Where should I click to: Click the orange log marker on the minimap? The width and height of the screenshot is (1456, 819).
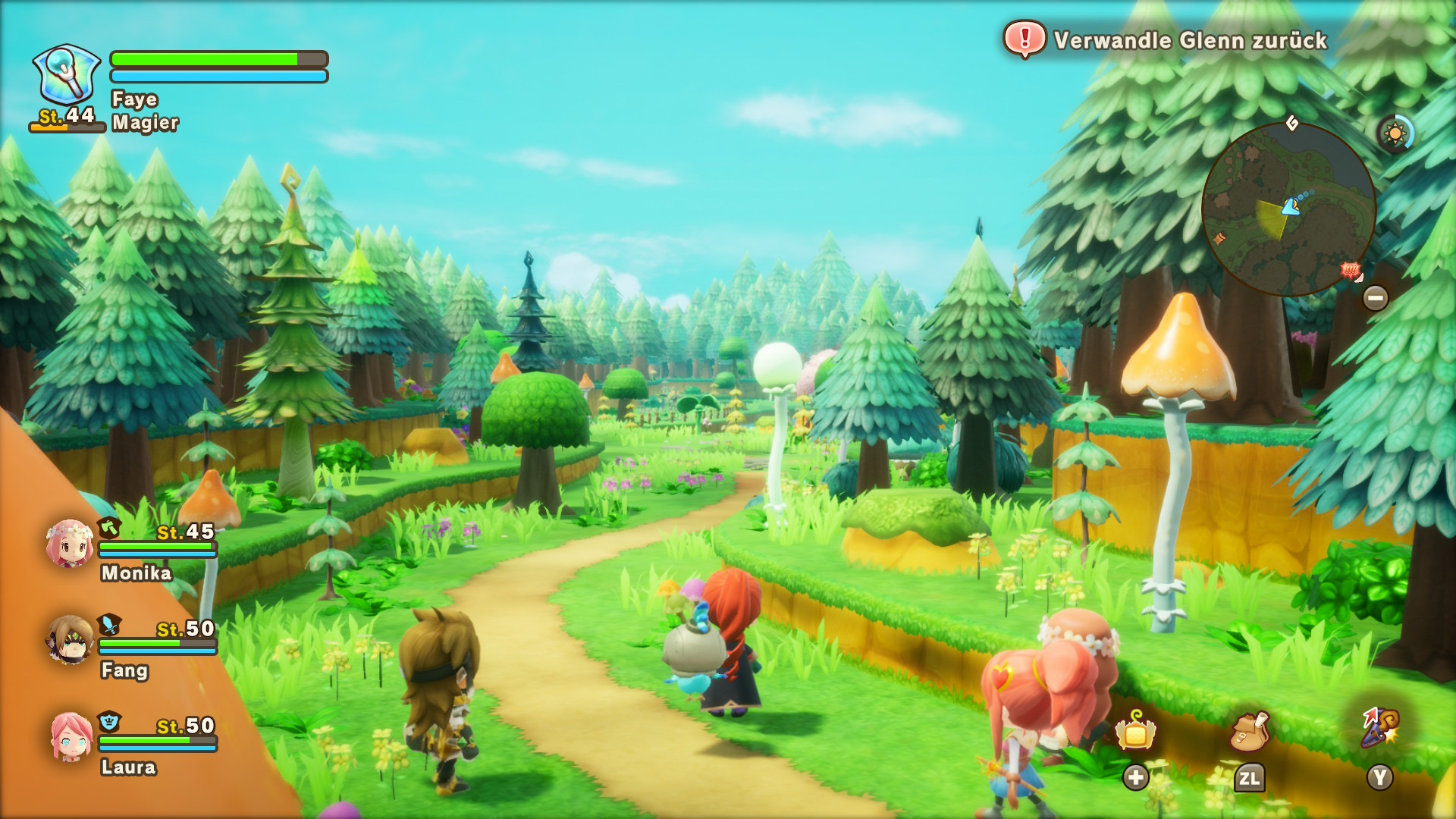[x=1219, y=239]
